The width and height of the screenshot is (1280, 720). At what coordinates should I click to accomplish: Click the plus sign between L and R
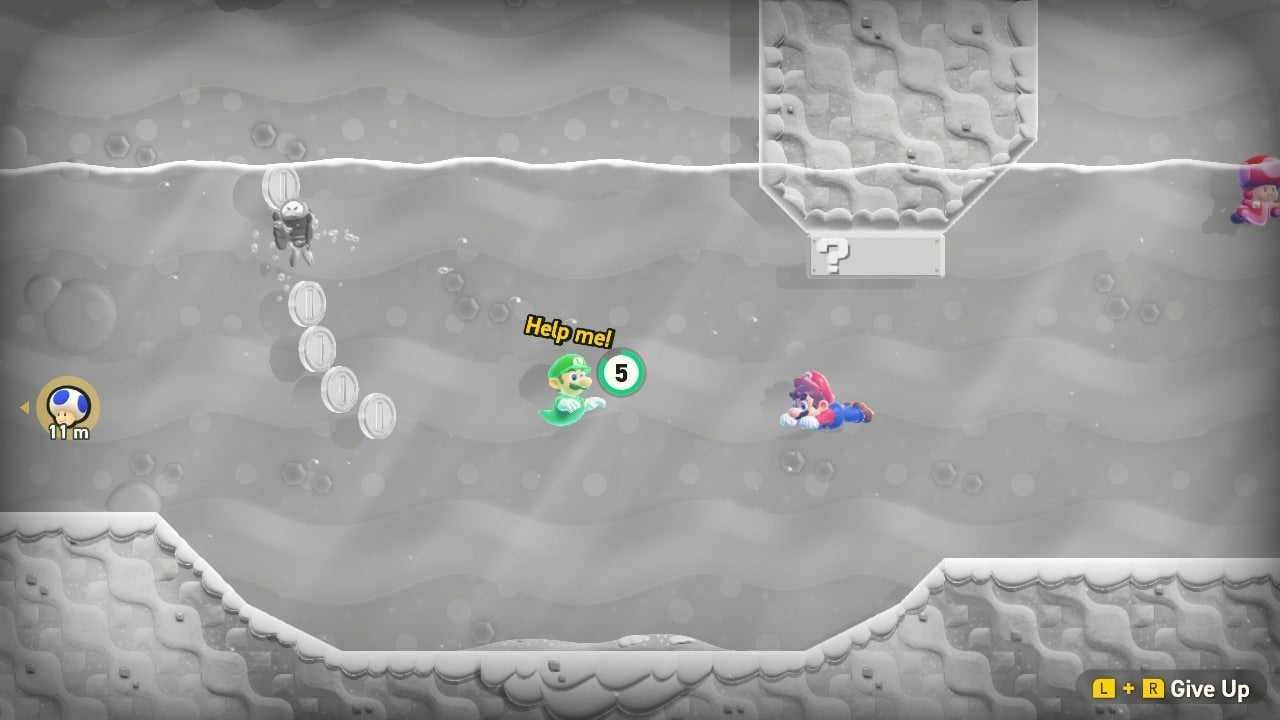click(1129, 689)
